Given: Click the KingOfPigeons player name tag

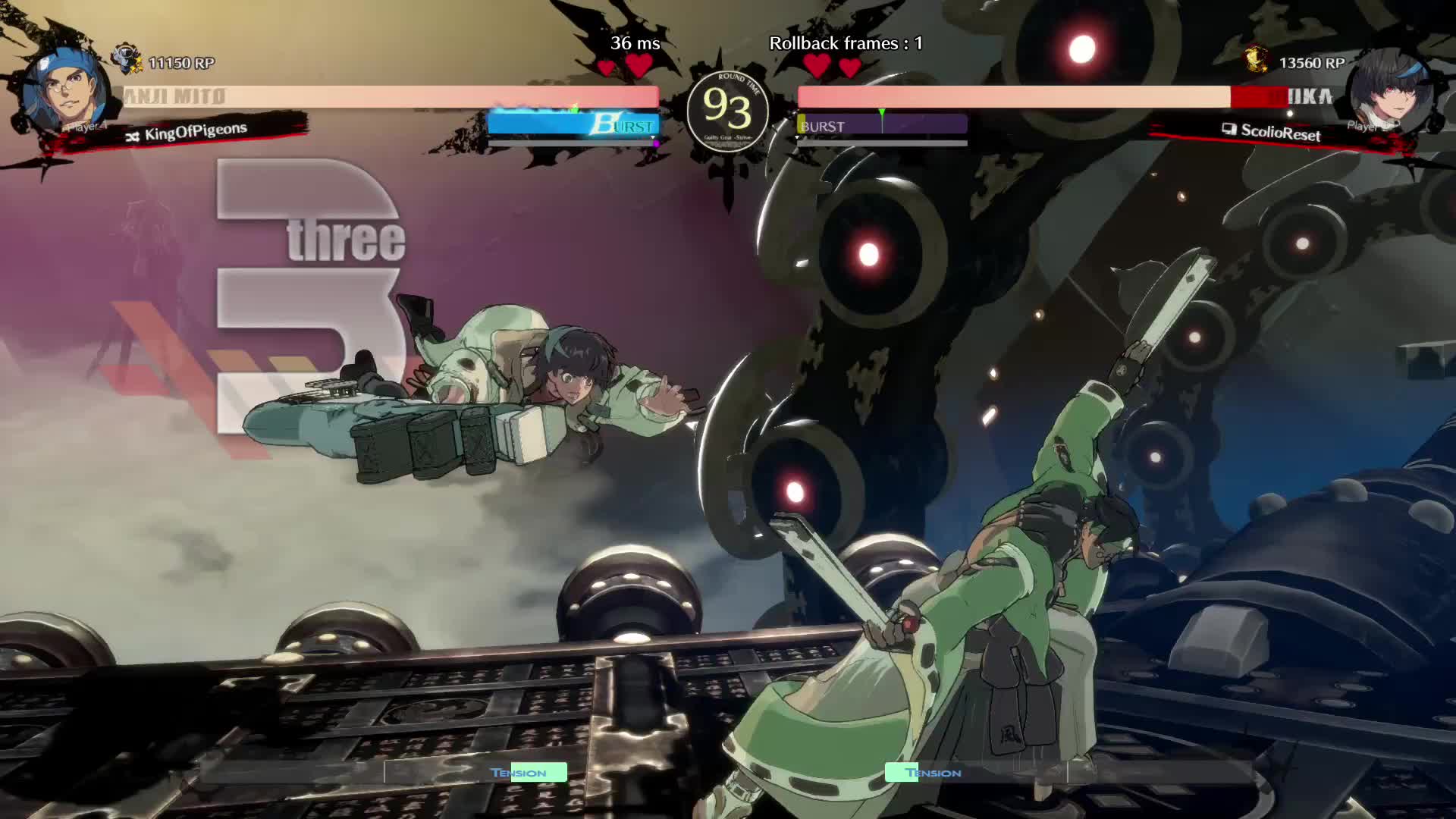Looking at the screenshot, I should (x=195, y=133).
